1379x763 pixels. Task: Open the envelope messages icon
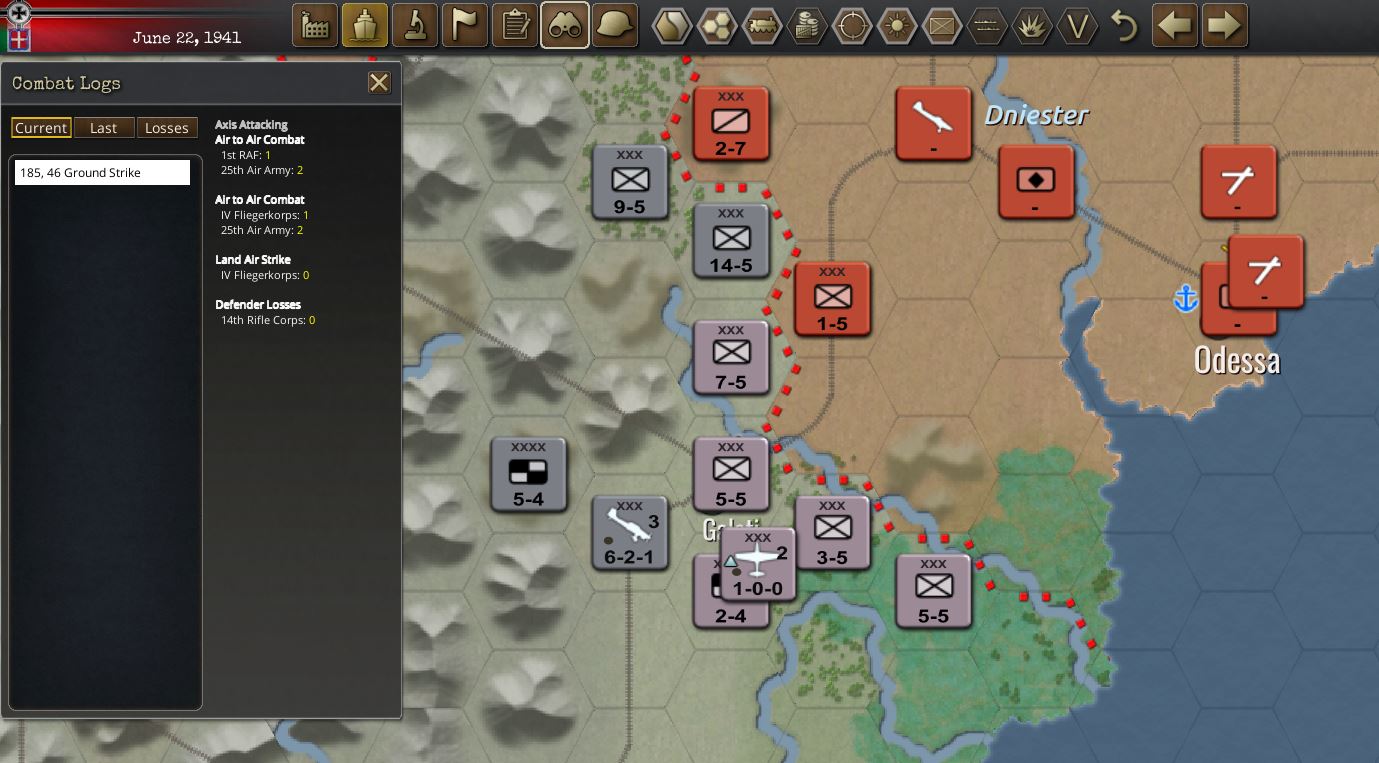(941, 25)
